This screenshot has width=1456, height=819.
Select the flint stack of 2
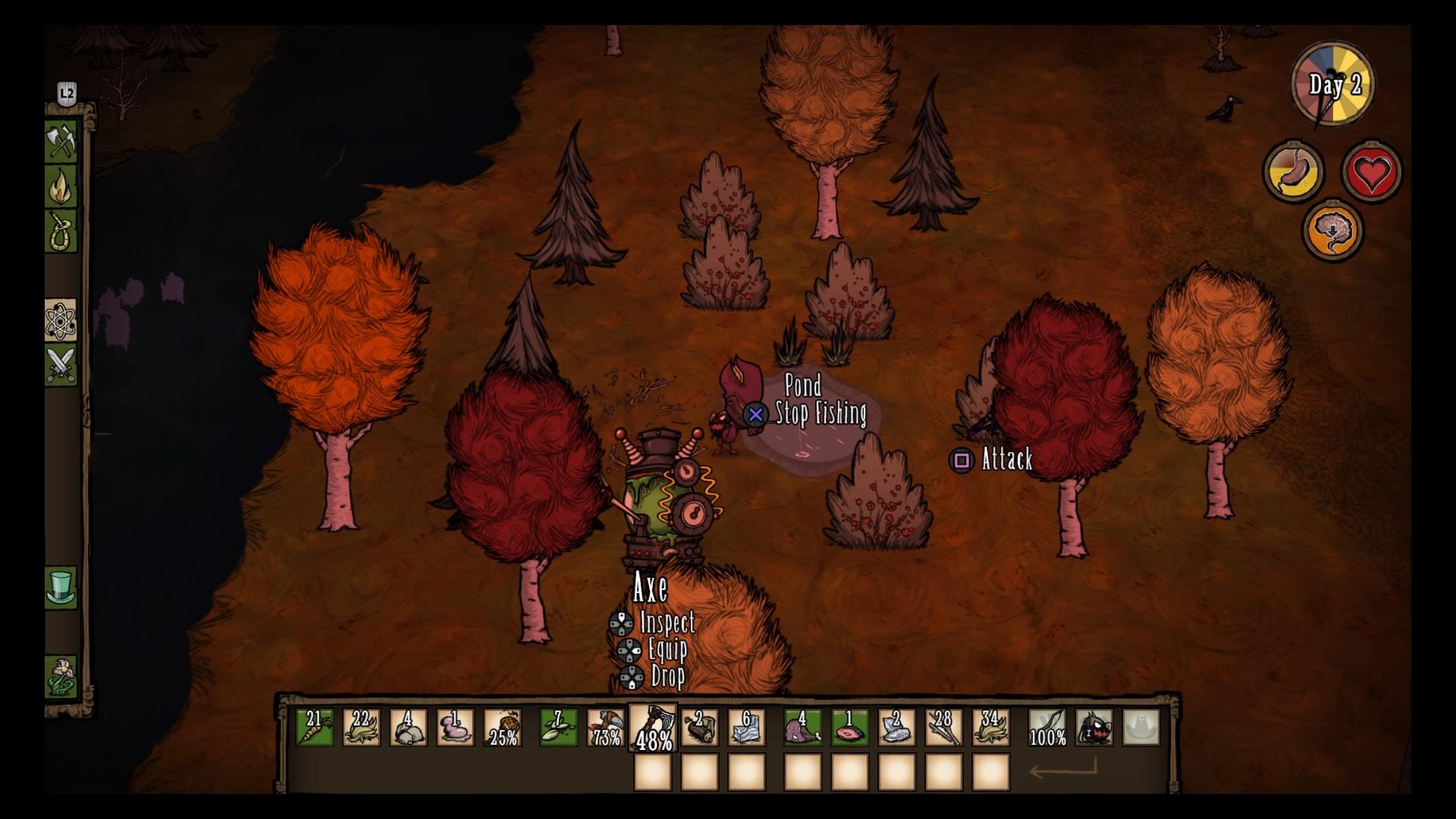(896, 728)
